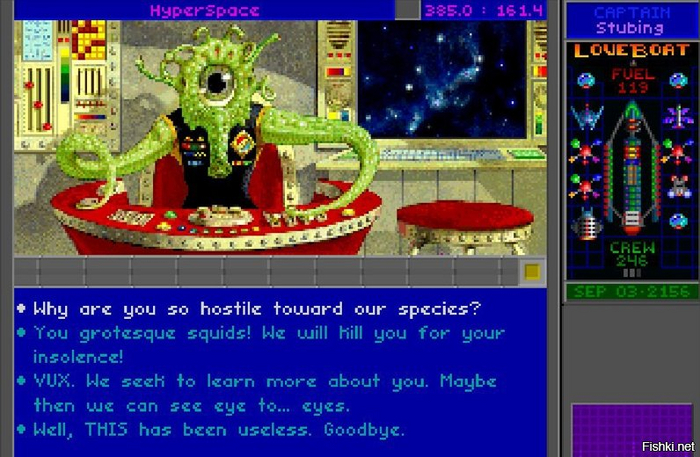700x457 pixels.
Task: Click the yellow square button under the viewscreen
Action: [x=532, y=271]
